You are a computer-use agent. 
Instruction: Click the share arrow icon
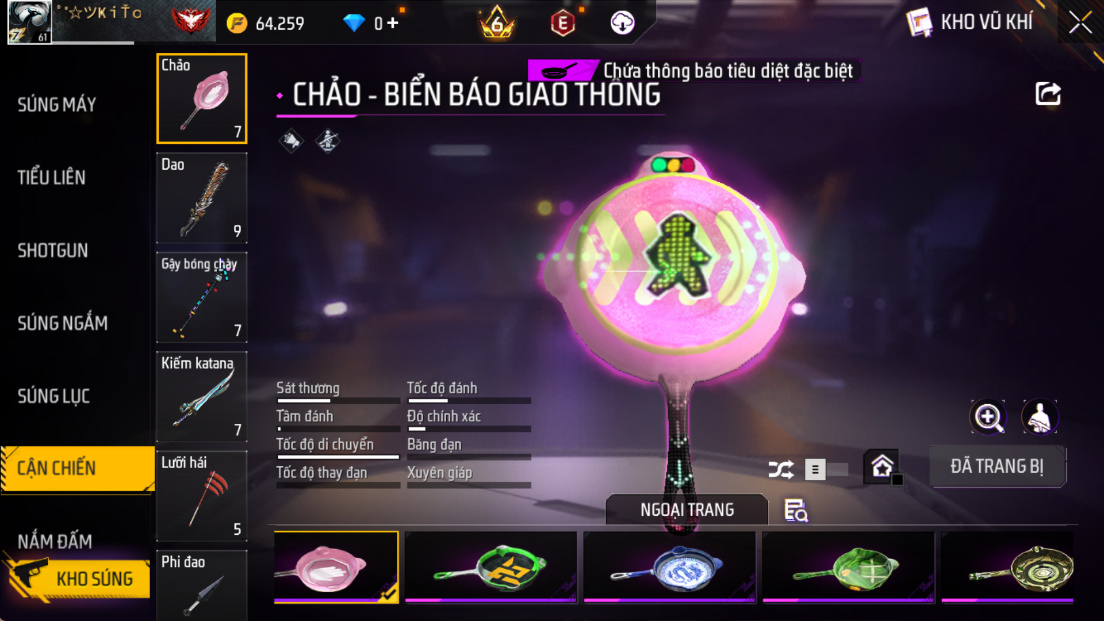[1047, 94]
